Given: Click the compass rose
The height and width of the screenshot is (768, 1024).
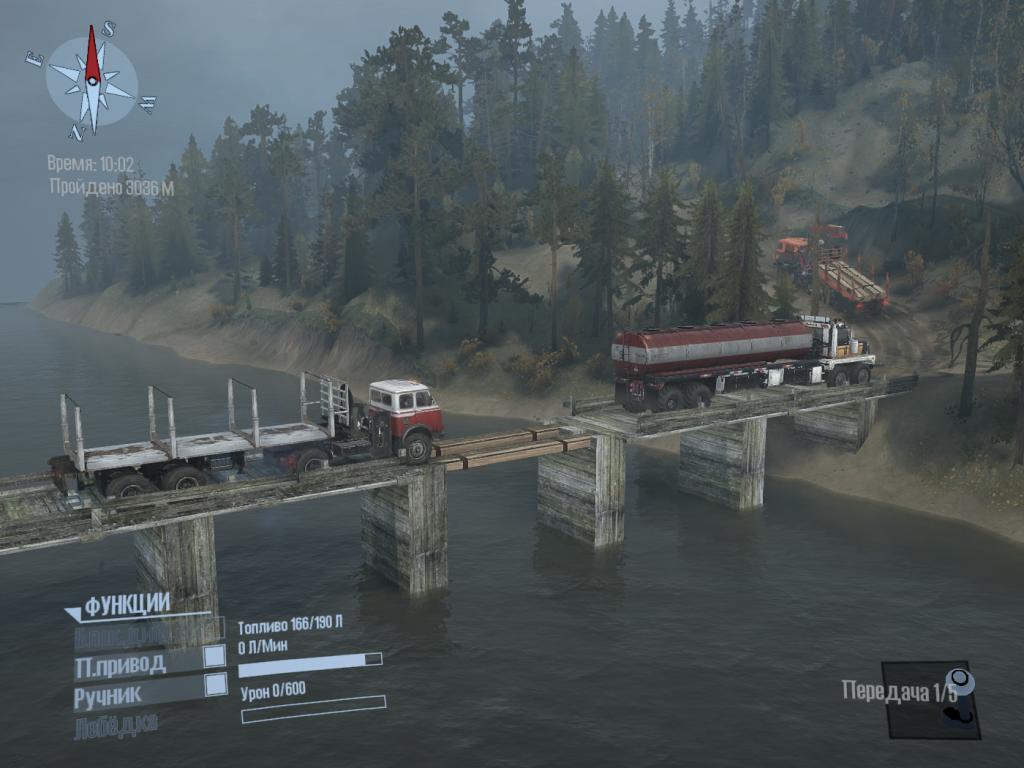Looking at the screenshot, I should pyautogui.click(x=92, y=81).
